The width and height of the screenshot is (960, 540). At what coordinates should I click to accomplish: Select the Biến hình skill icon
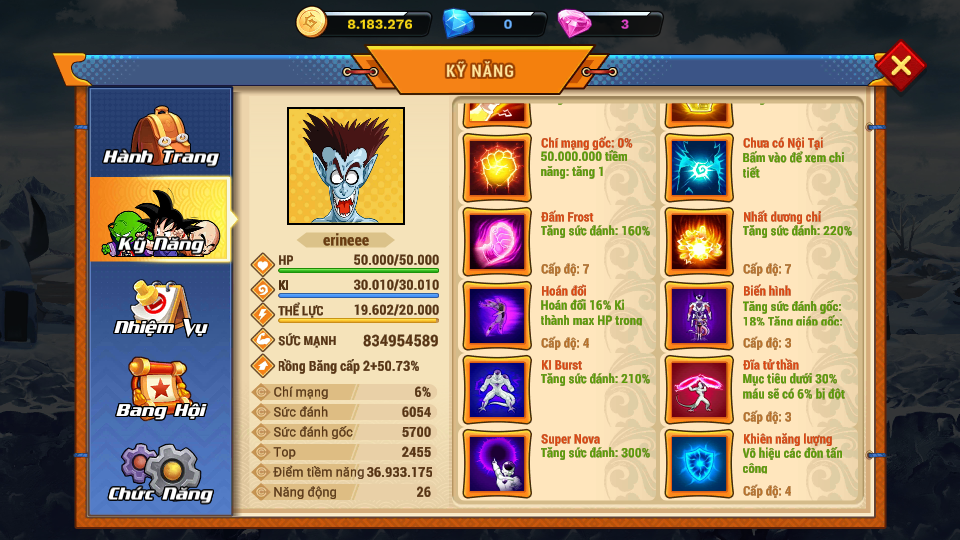(698, 315)
